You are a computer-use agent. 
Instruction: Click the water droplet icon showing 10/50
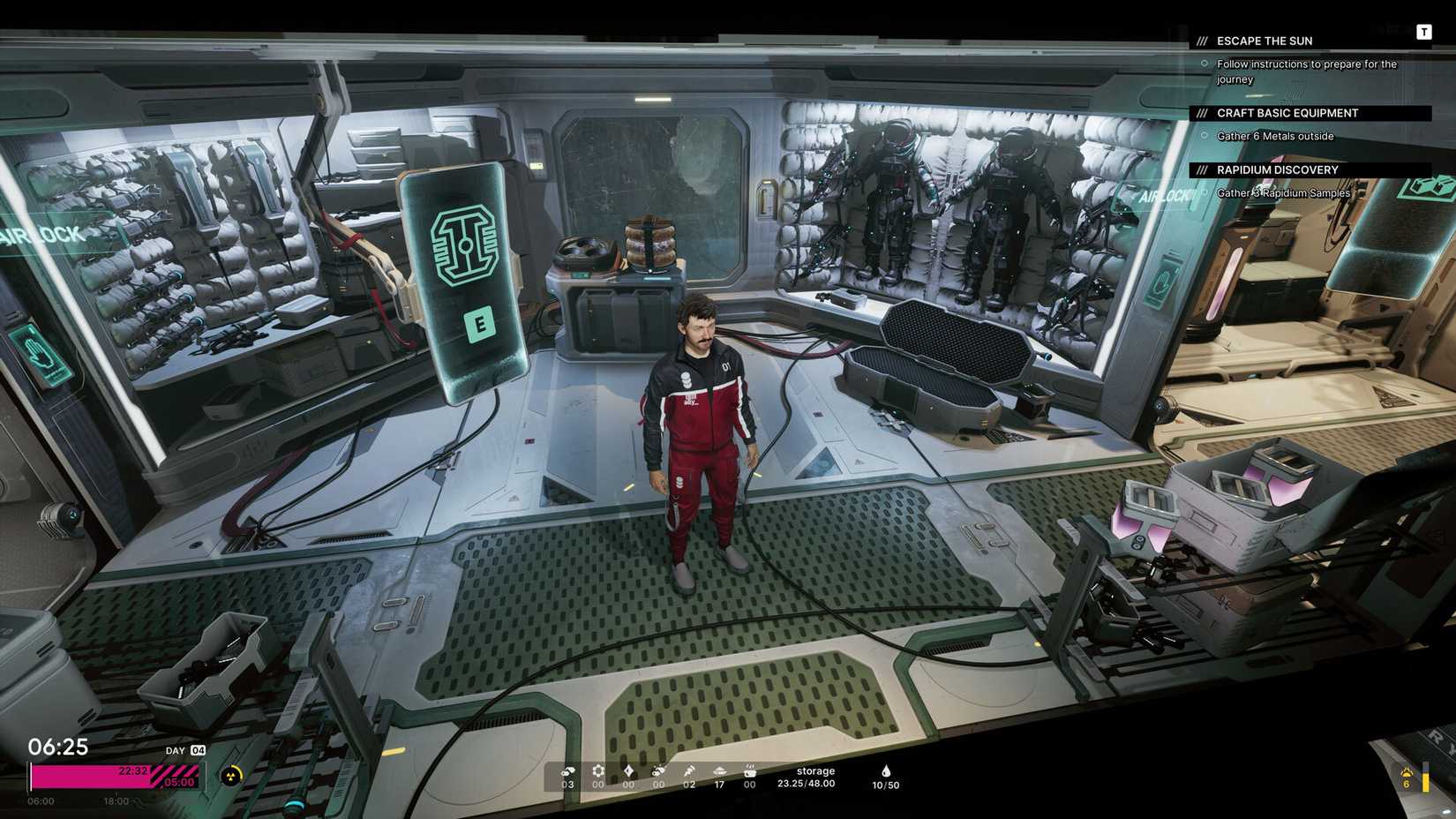point(885,770)
